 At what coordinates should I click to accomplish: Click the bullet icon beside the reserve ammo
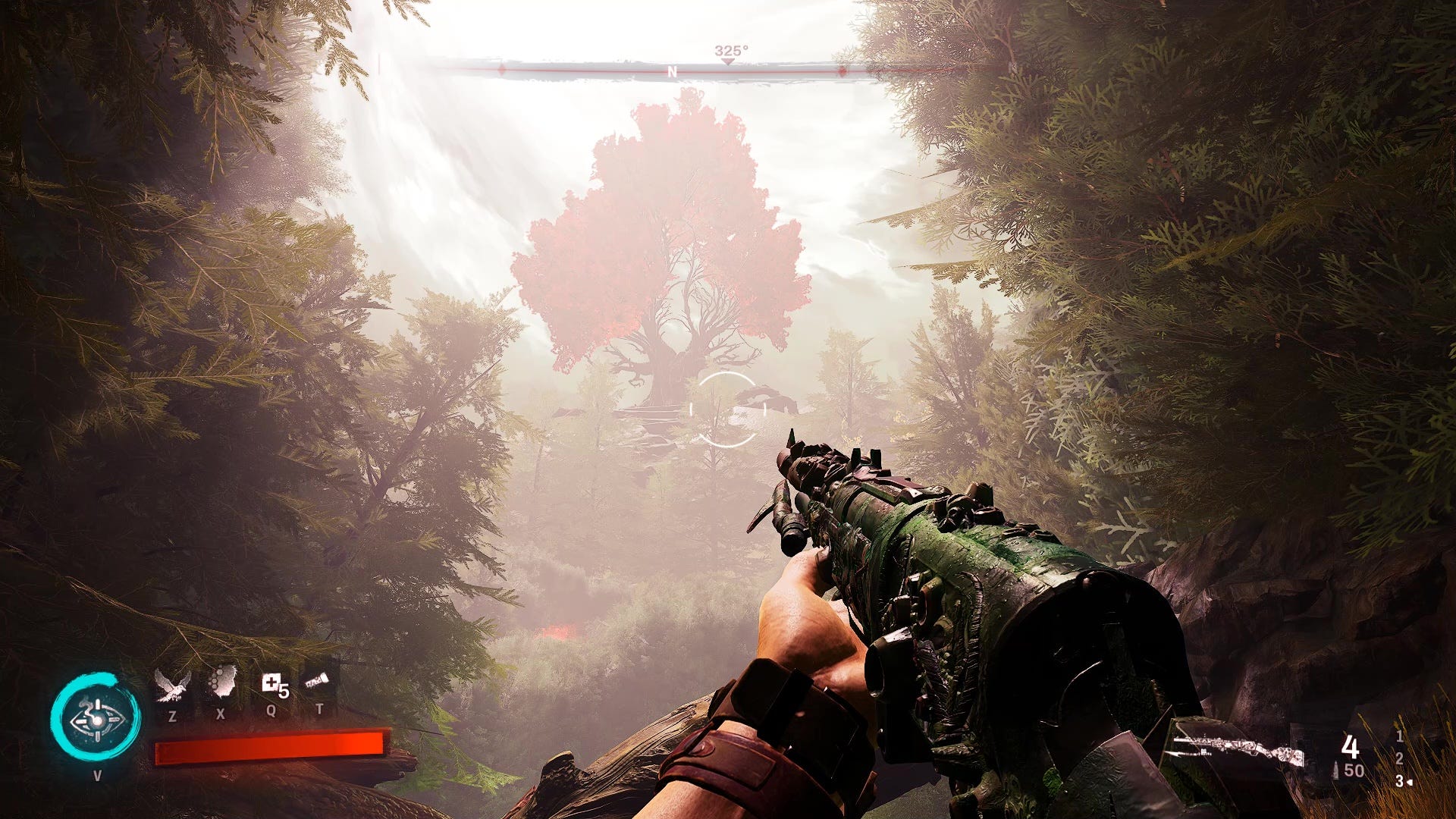click(1335, 770)
